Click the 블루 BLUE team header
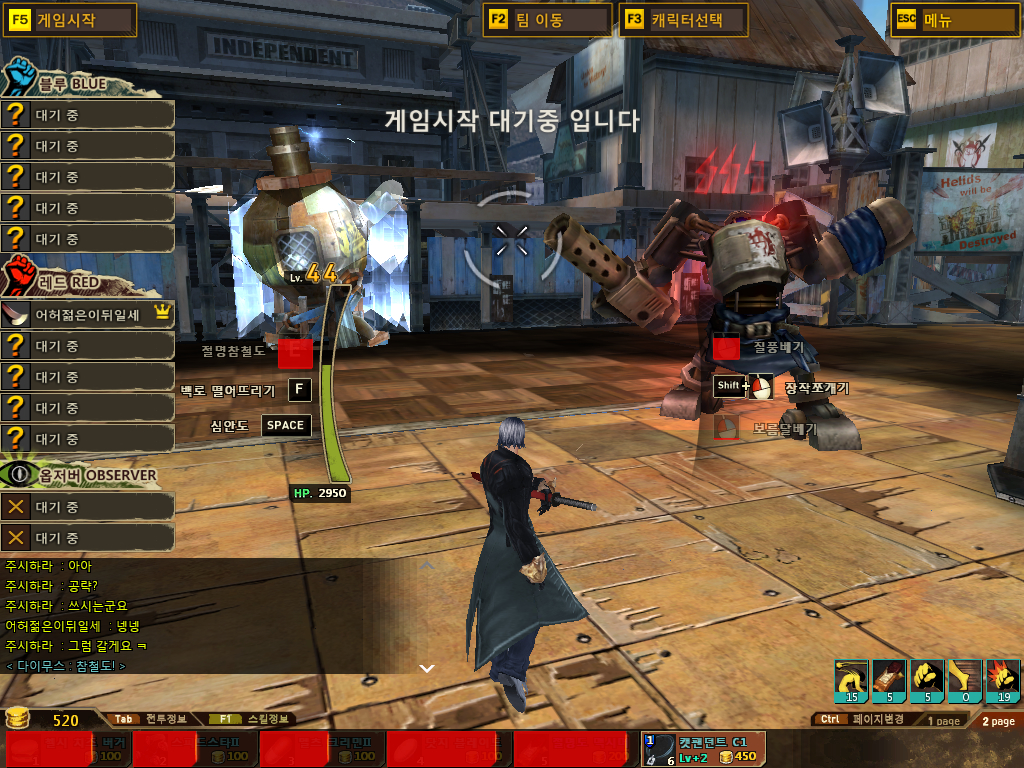The width and height of the screenshot is (1024, 768). (68, 84)
